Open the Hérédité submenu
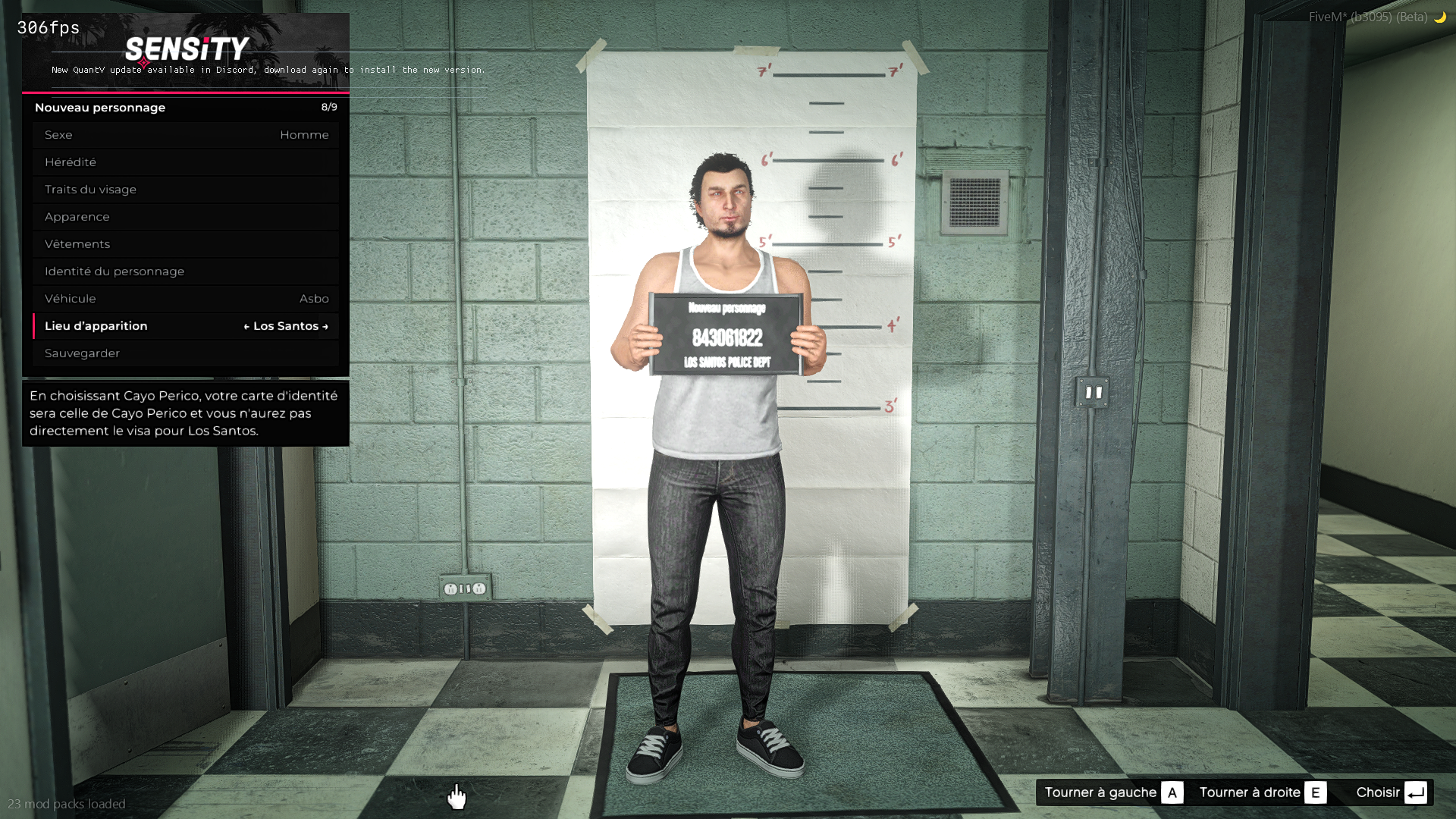The image size is (1456, 819). coord(186,162)
